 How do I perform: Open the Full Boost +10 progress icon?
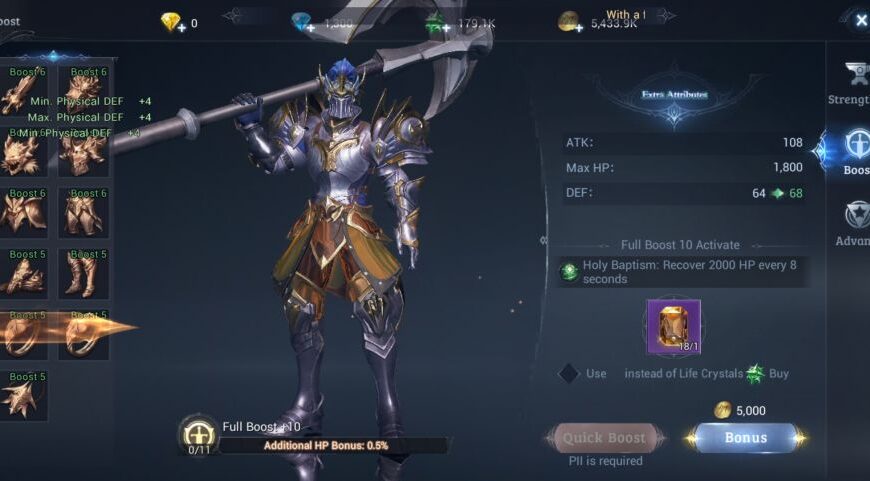click(x=198, y=434)
